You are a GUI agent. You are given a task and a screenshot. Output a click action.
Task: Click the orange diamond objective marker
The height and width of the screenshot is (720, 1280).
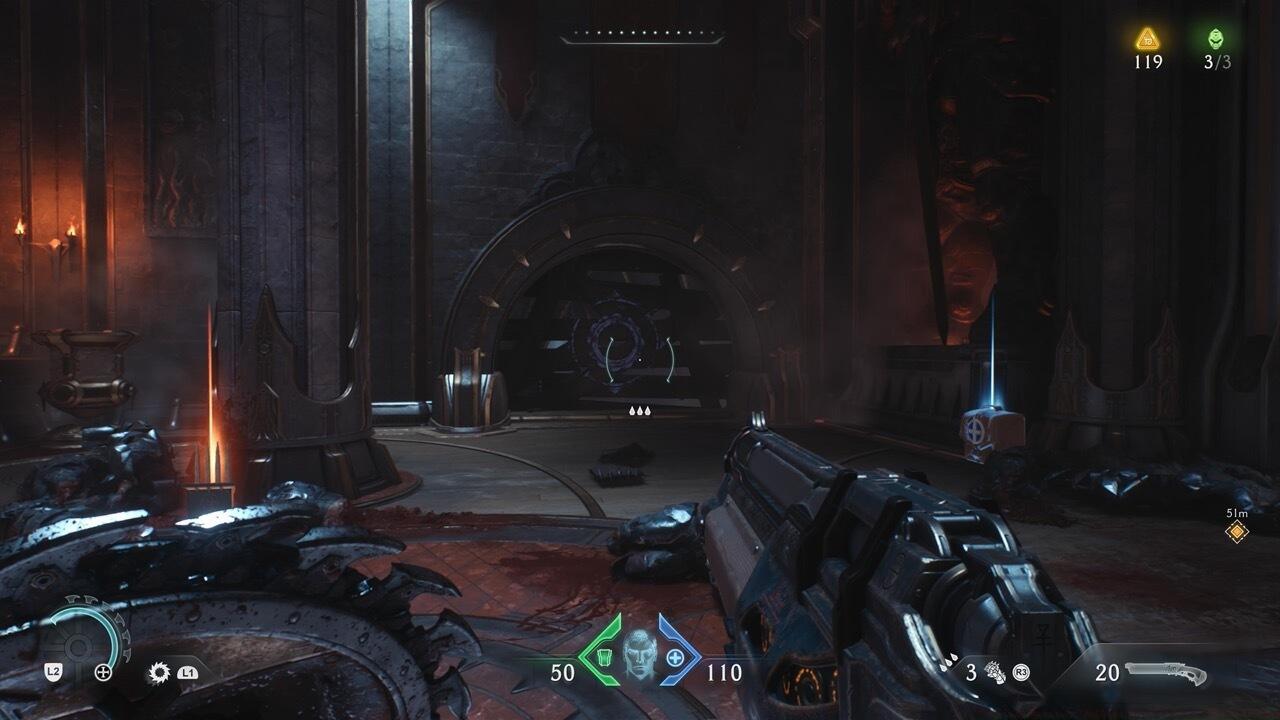(x=1237, y=531)
